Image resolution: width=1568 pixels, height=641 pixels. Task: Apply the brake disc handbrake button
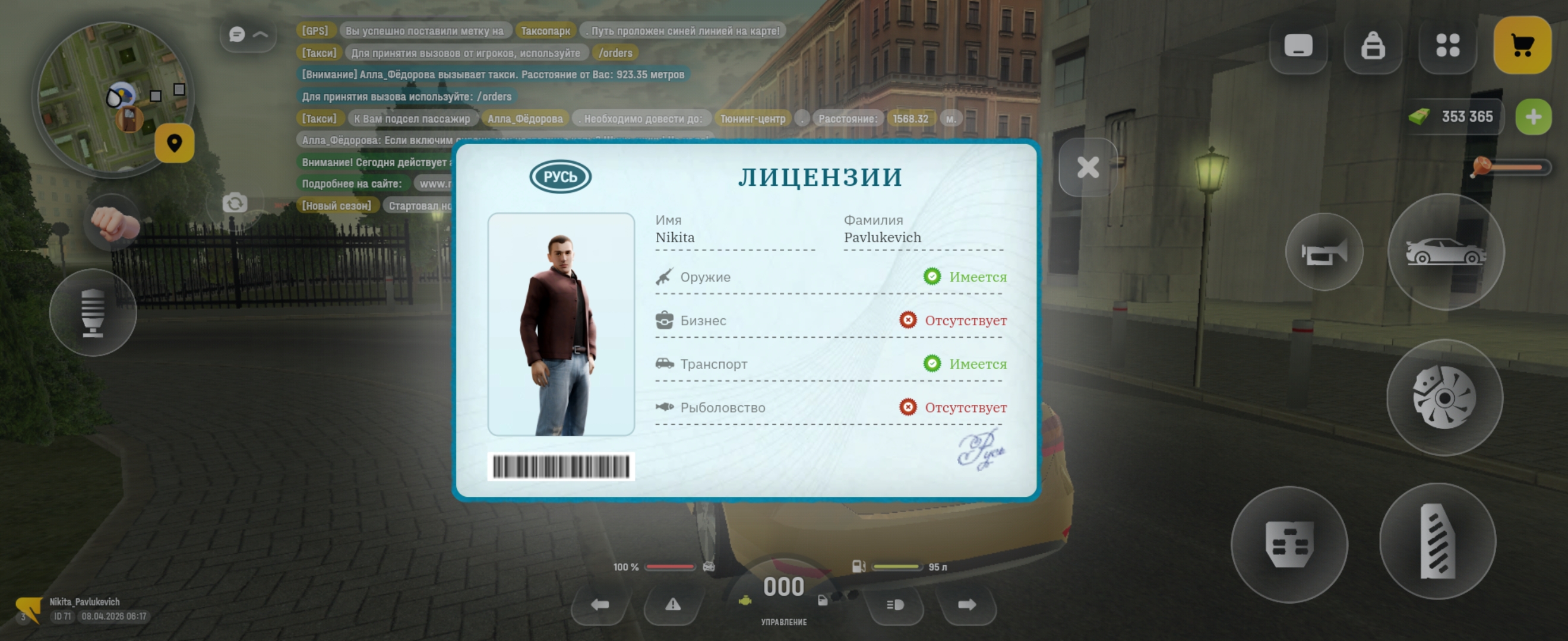[x=1444, y=398]
